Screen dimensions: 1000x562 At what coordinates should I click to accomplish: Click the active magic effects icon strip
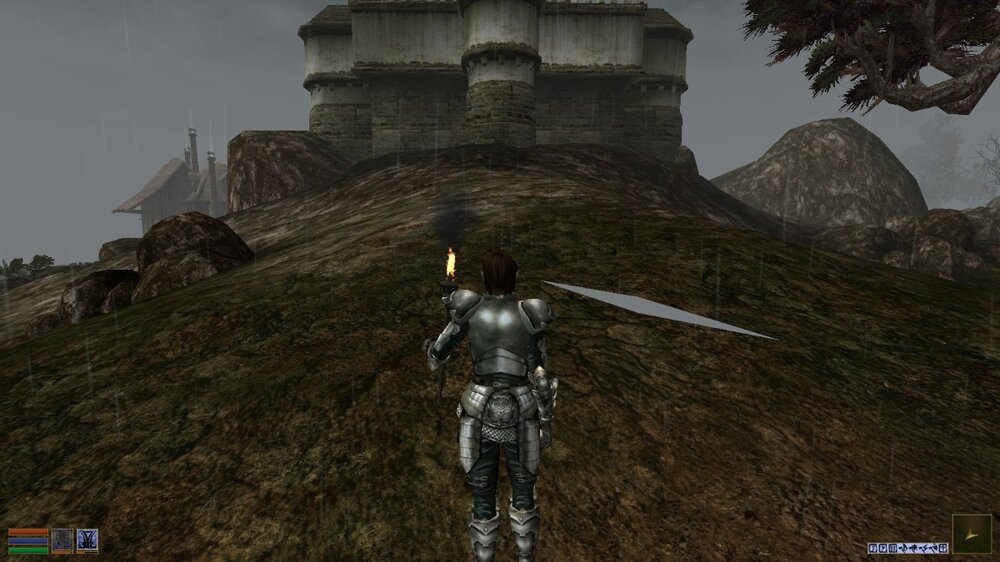pyautogui.click(x=907, y=548)
